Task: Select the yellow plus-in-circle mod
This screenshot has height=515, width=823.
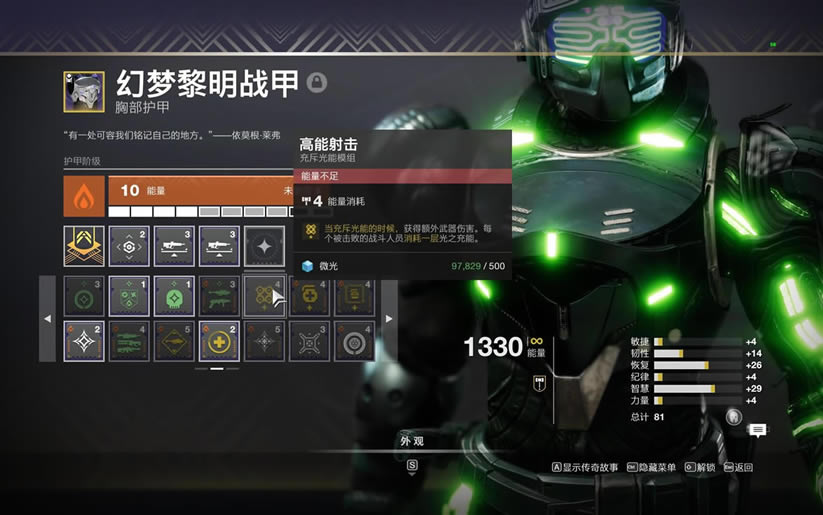Action: (219, 341)
